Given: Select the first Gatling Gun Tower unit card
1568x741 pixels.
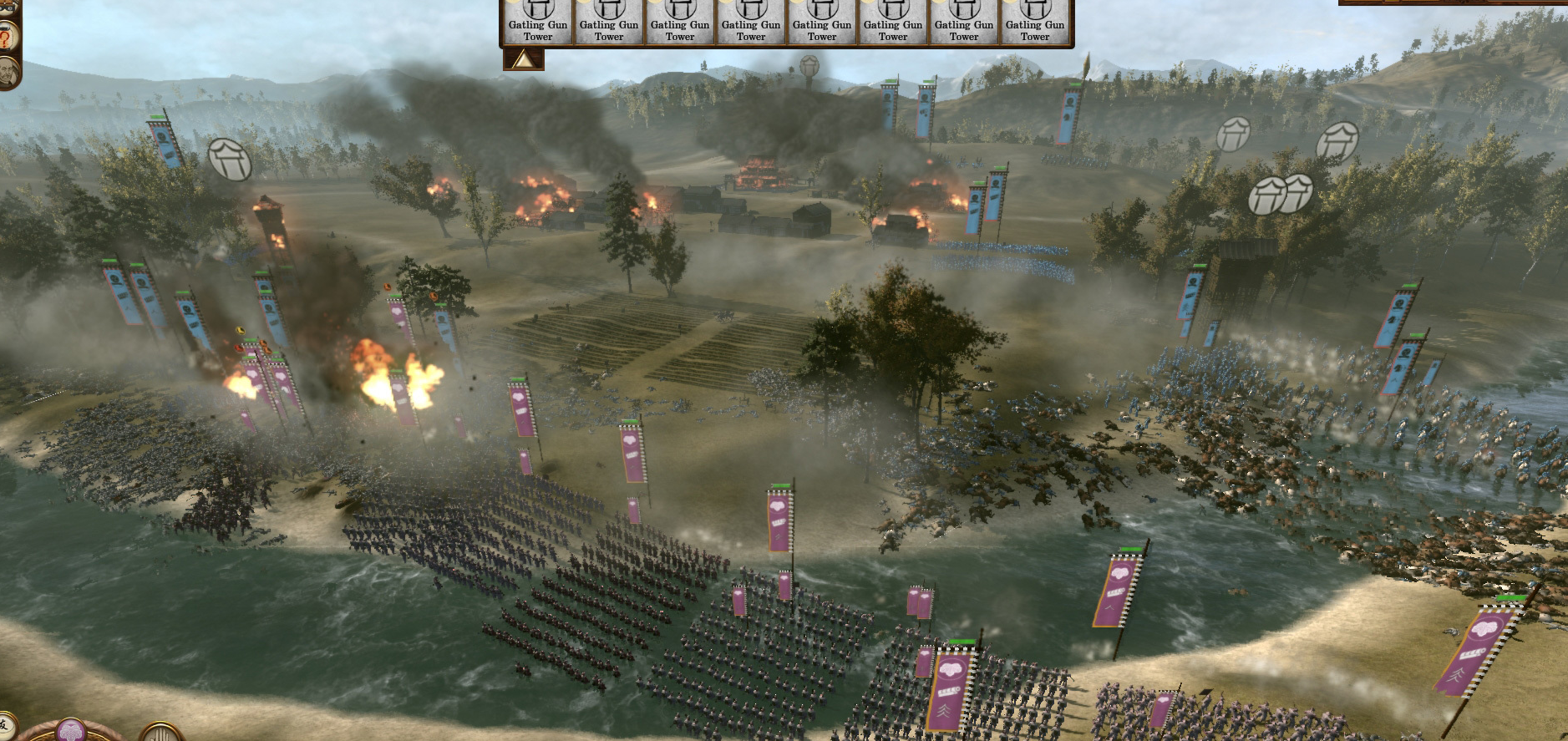Looking at the screenshot, I should tap(539, 21).
